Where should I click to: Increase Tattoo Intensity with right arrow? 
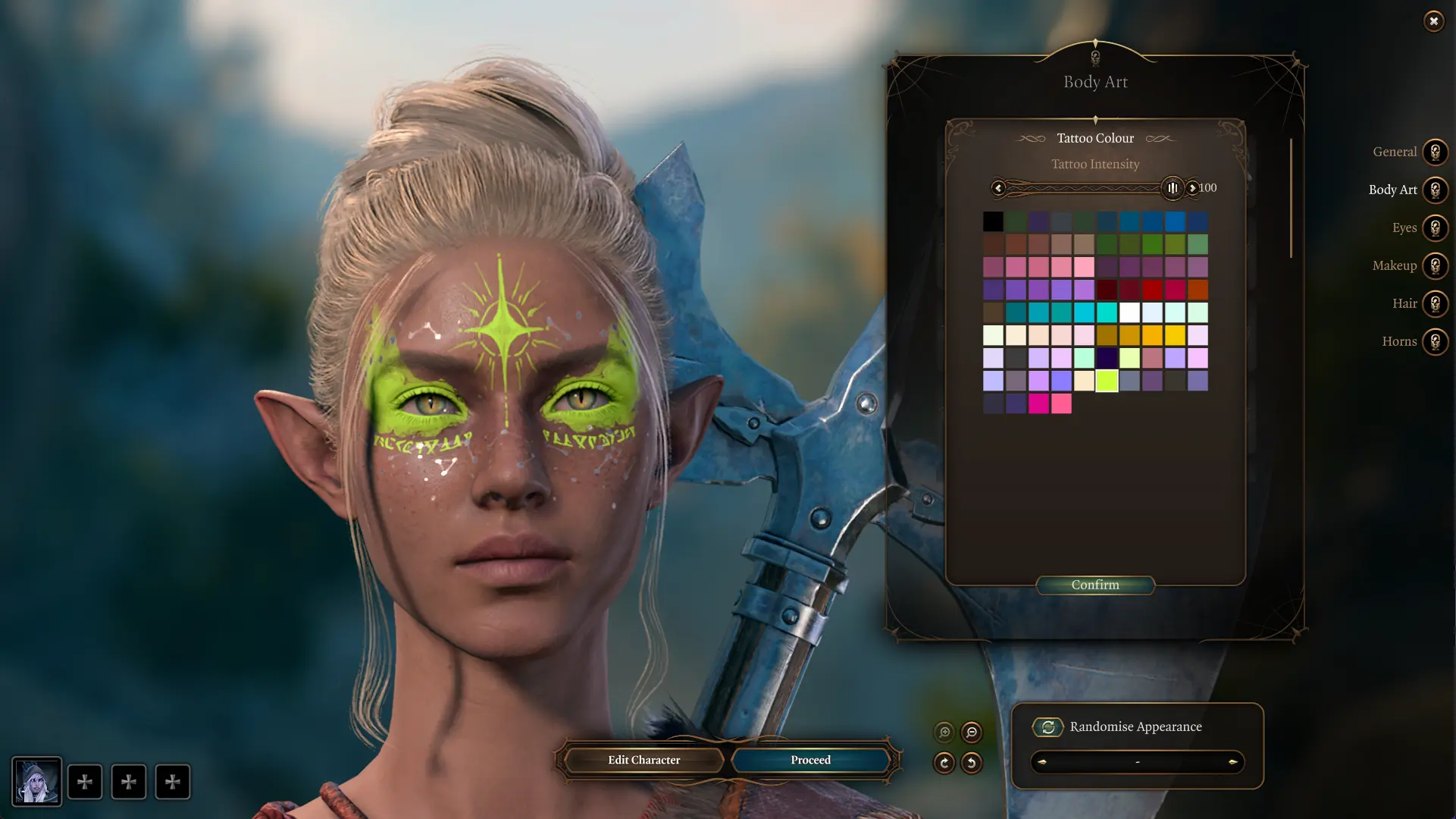(x=1194, y=187)
